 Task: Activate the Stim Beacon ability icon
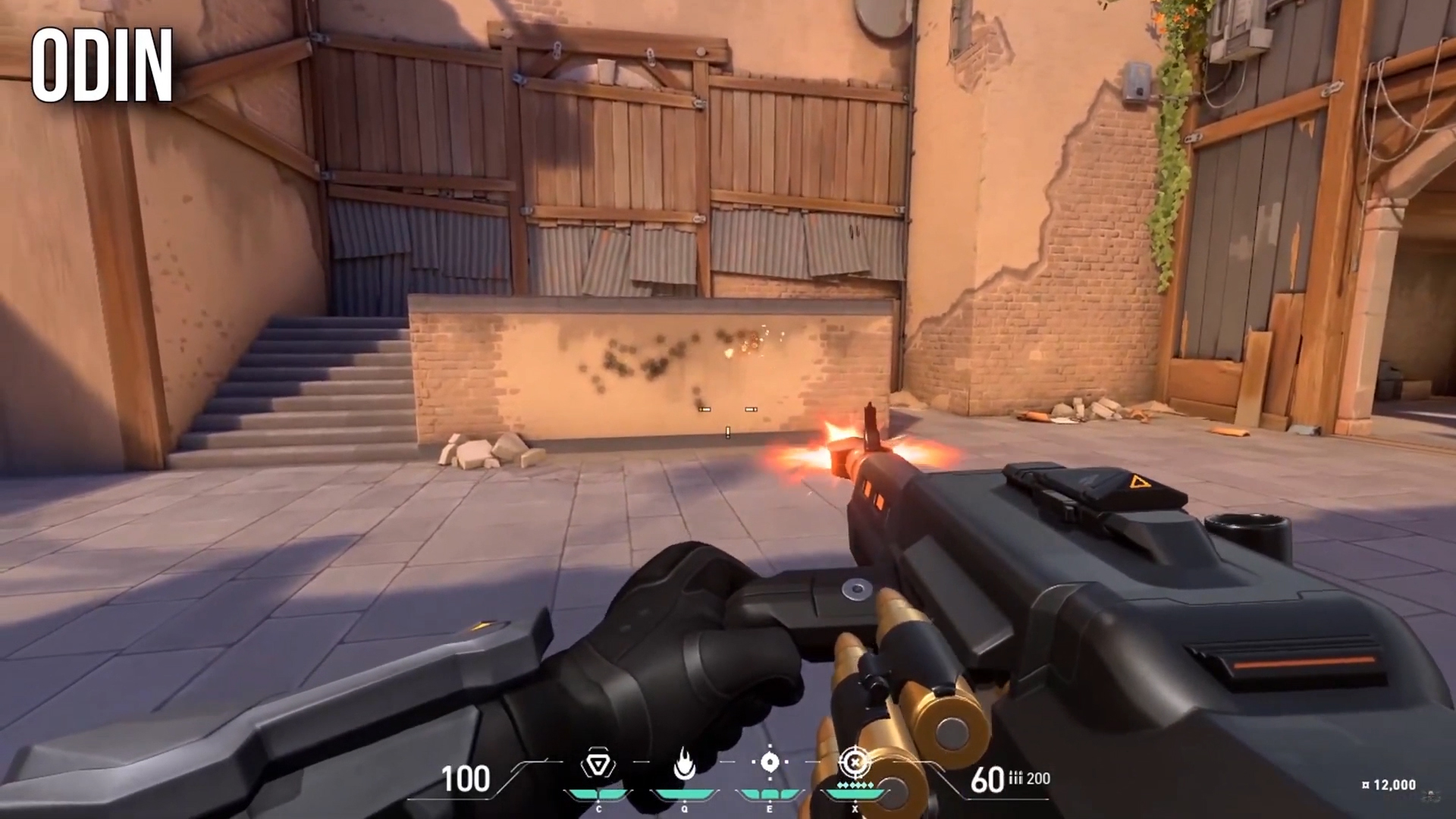click(598, 765)
